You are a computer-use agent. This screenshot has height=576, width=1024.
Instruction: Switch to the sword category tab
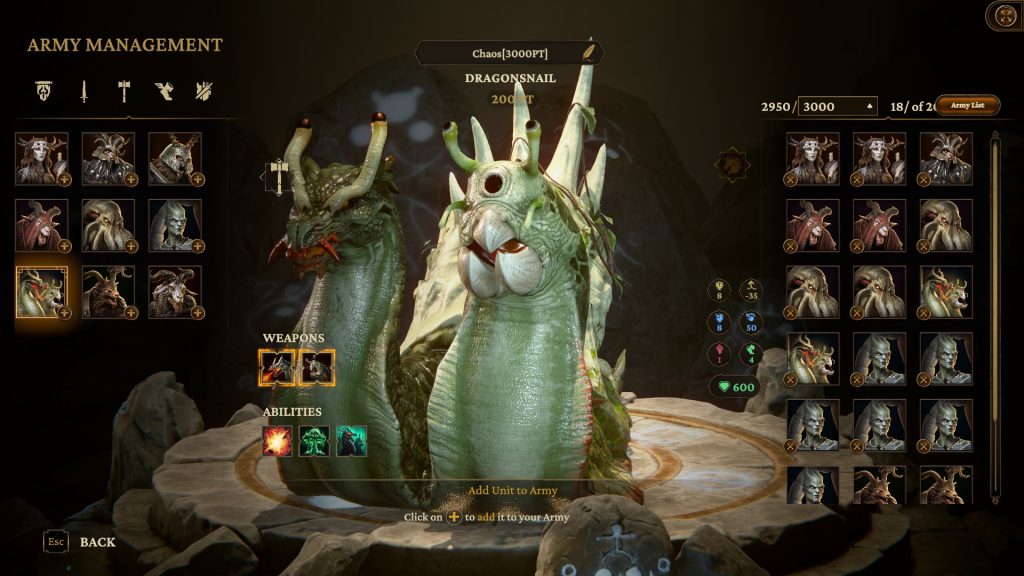(84, 92)
